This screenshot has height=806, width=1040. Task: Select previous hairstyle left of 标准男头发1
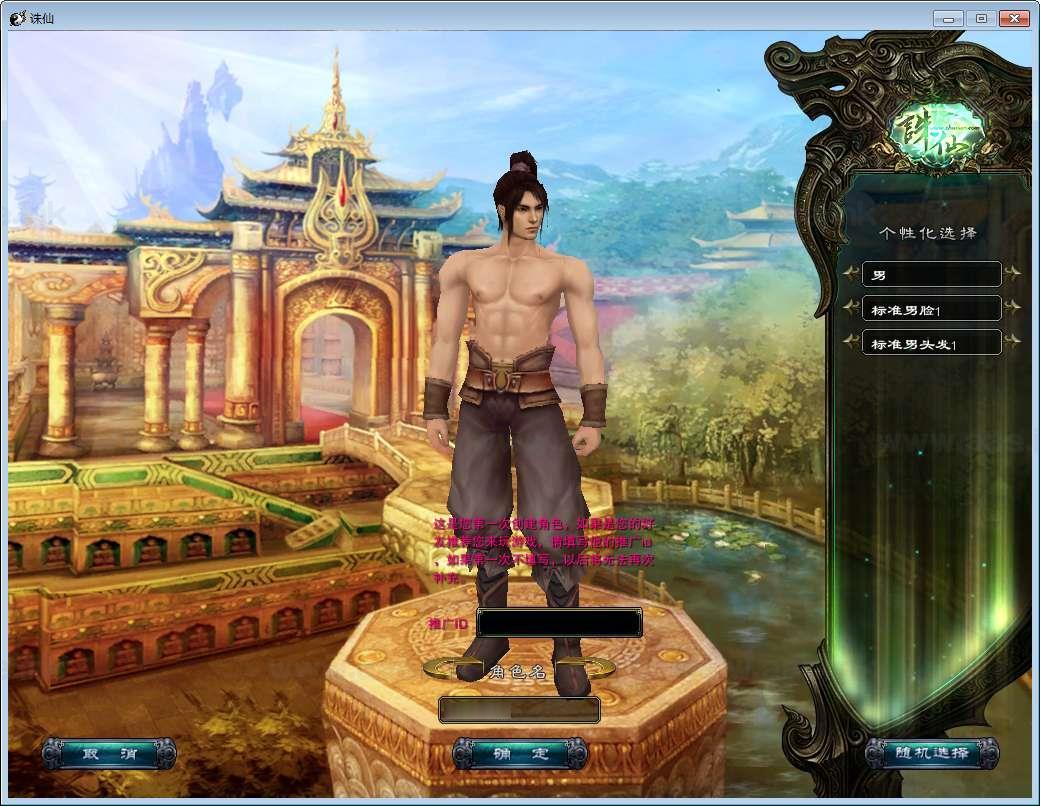[851, 342]
